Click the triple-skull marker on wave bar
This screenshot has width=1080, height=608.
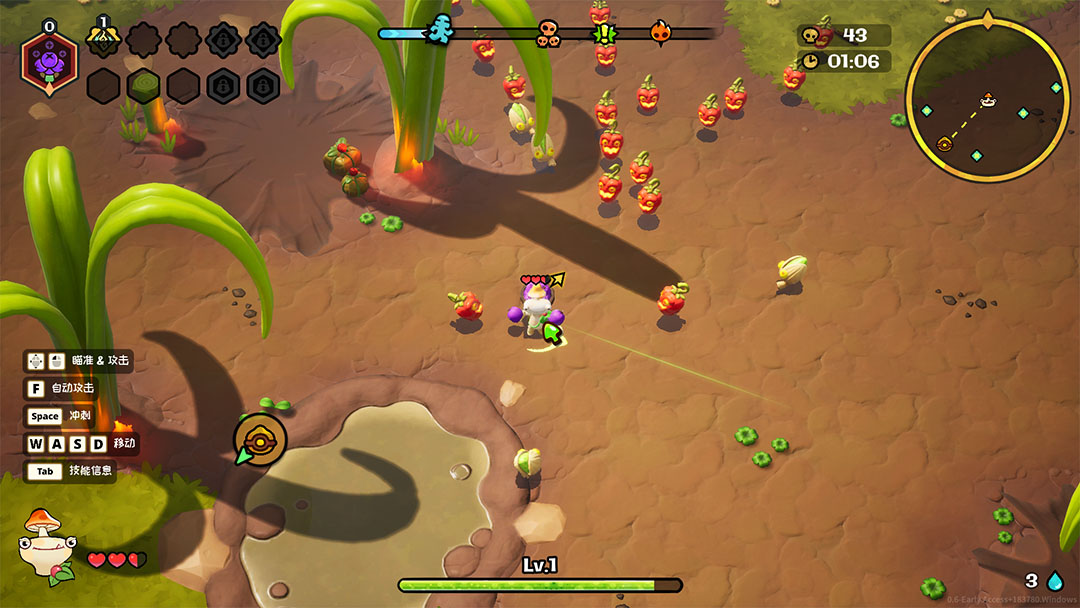549,34
